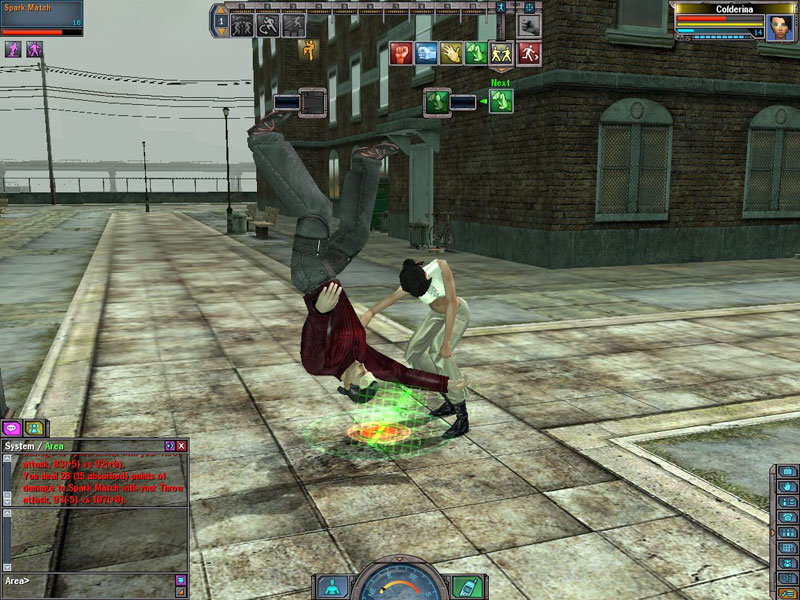Click the grey fist icon
Screen dimensions: 800x600
click(x=529, y=24)
